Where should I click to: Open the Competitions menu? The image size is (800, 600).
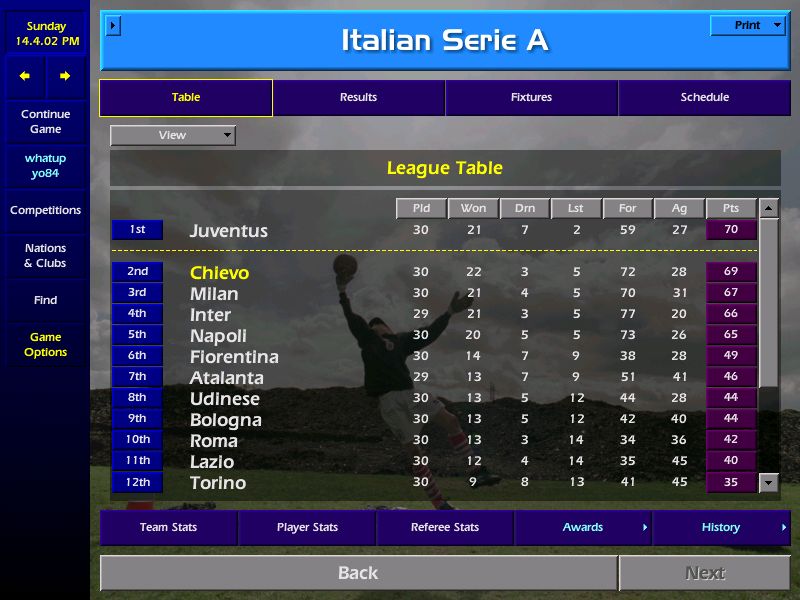click(45, 211)
